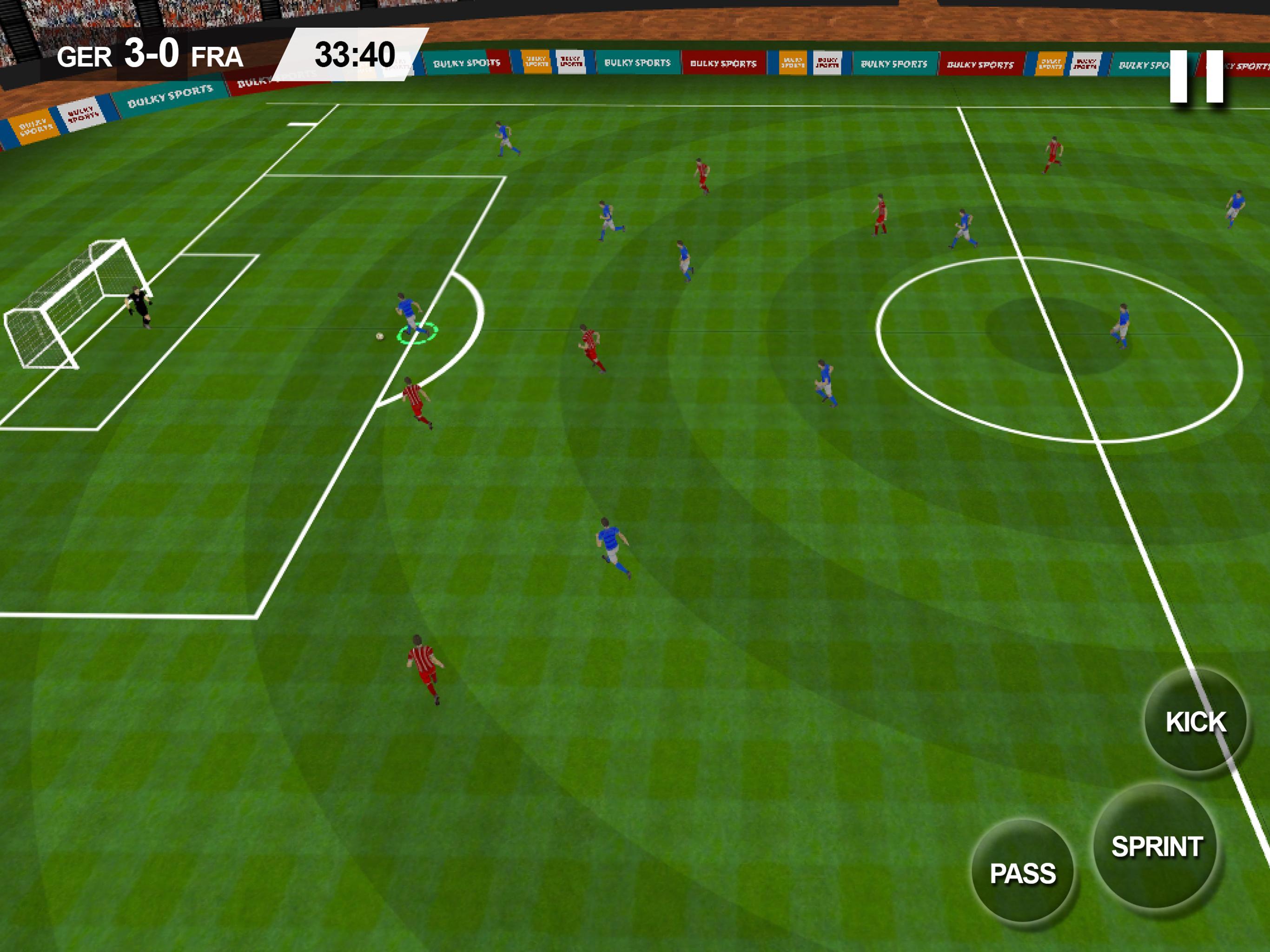This screenshot has width=1270, height=952.
Task: Click the soccer ball near the penalty arc
Action: [379, 336]
